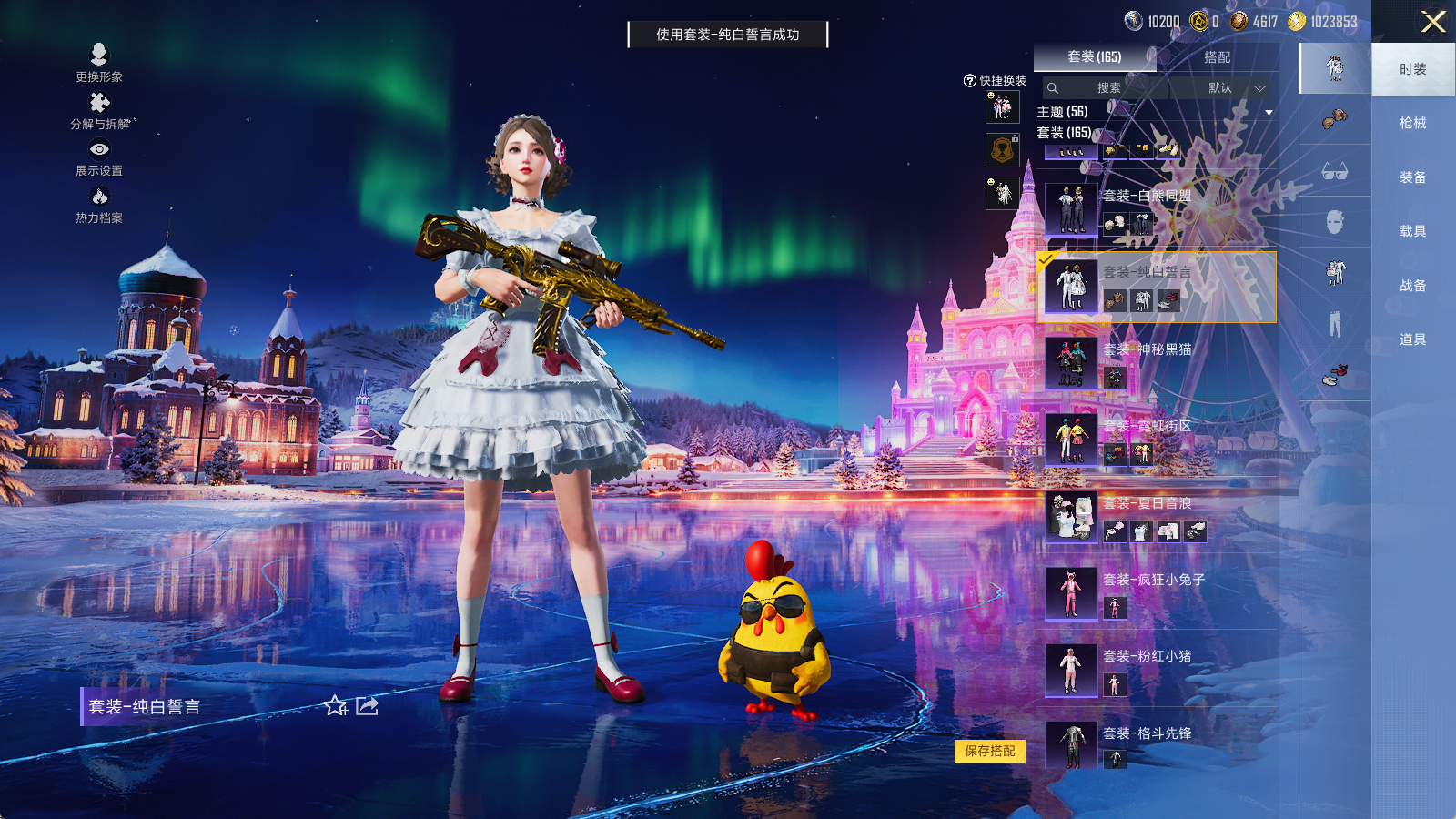
Task: Click the share icon next to the star
Action: (367, 705)
